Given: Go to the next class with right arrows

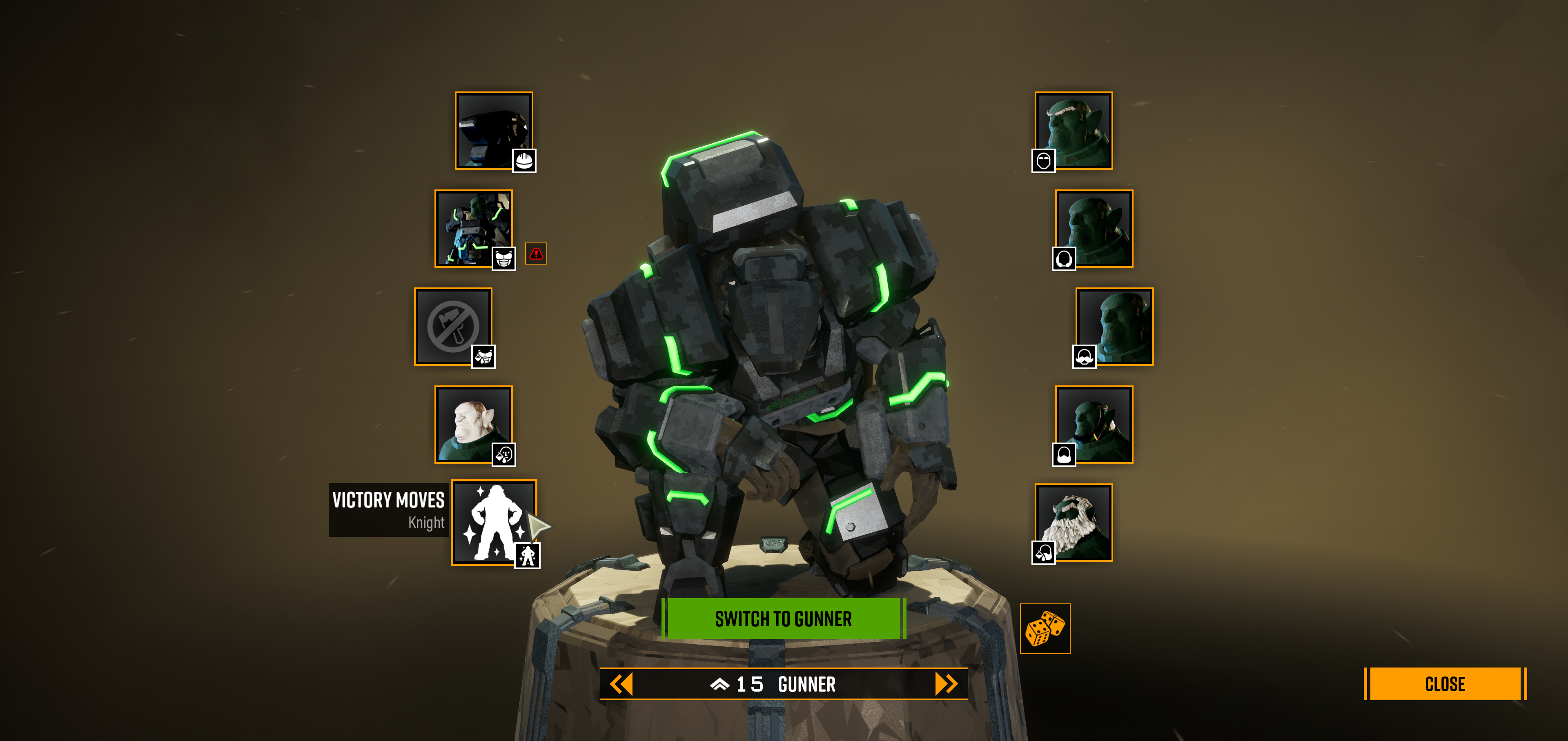Looking at the screenshot, I should (946, 684).
